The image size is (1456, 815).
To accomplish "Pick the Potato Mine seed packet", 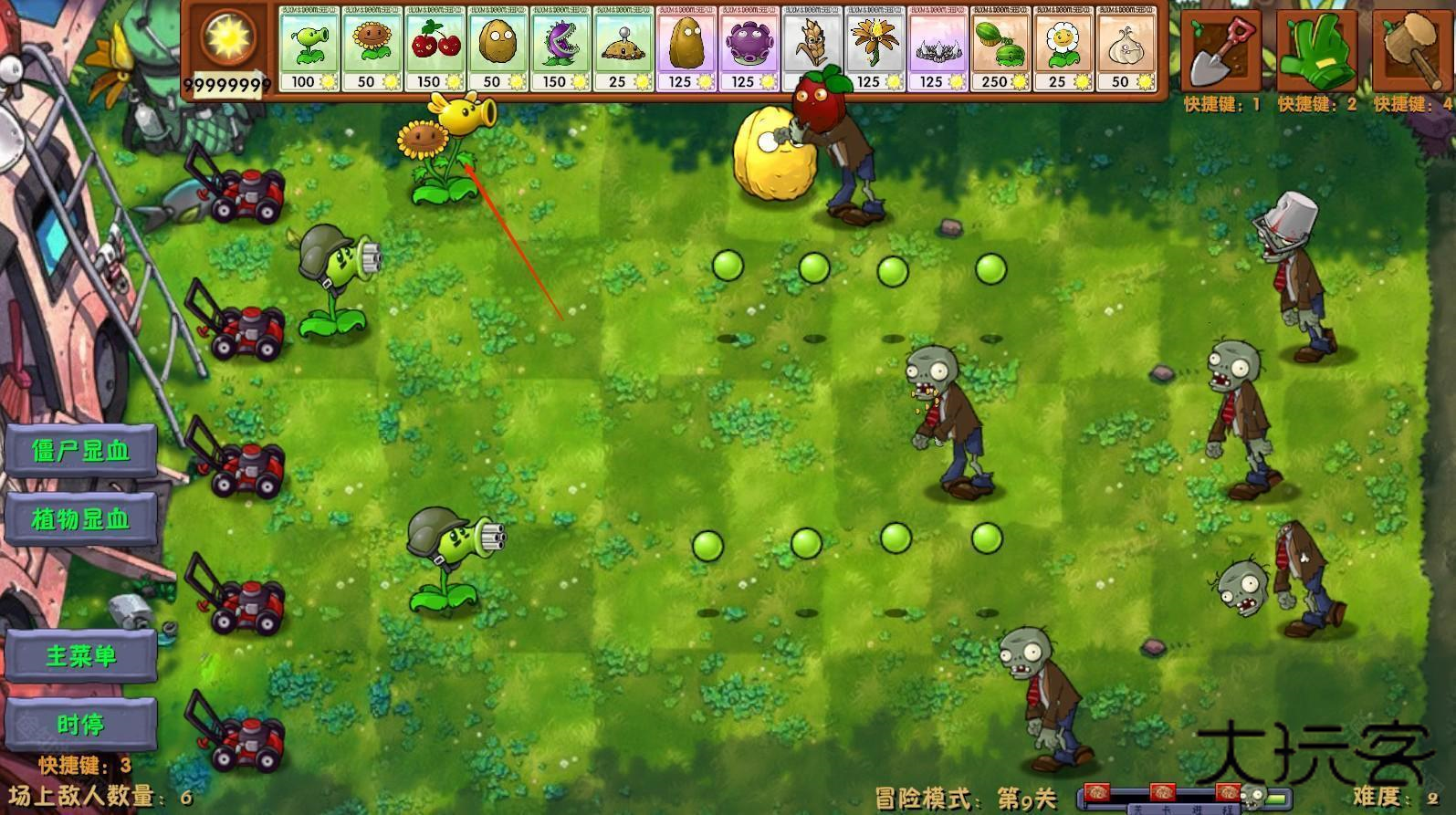I will 622,50.
